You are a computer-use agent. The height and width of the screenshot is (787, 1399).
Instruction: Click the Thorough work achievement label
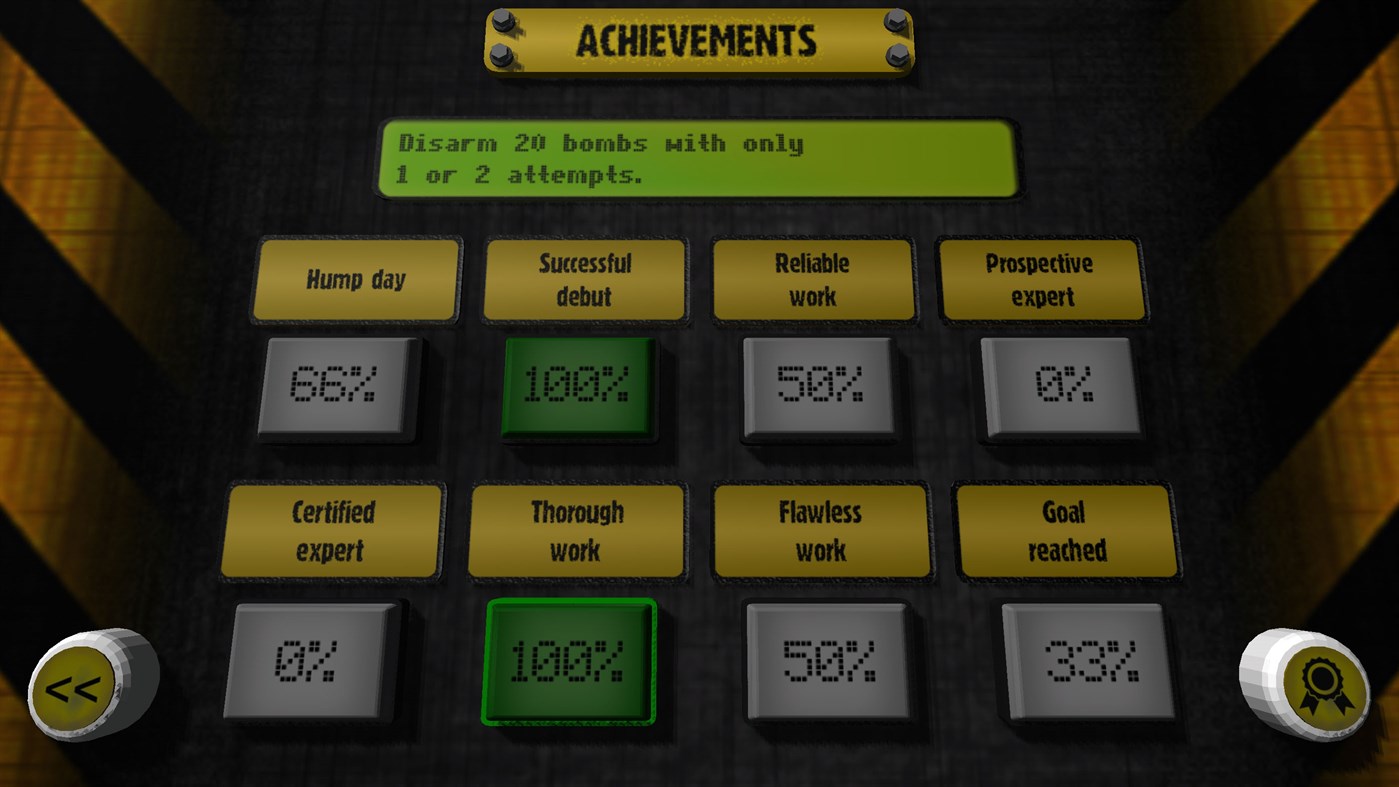[576, 529]
